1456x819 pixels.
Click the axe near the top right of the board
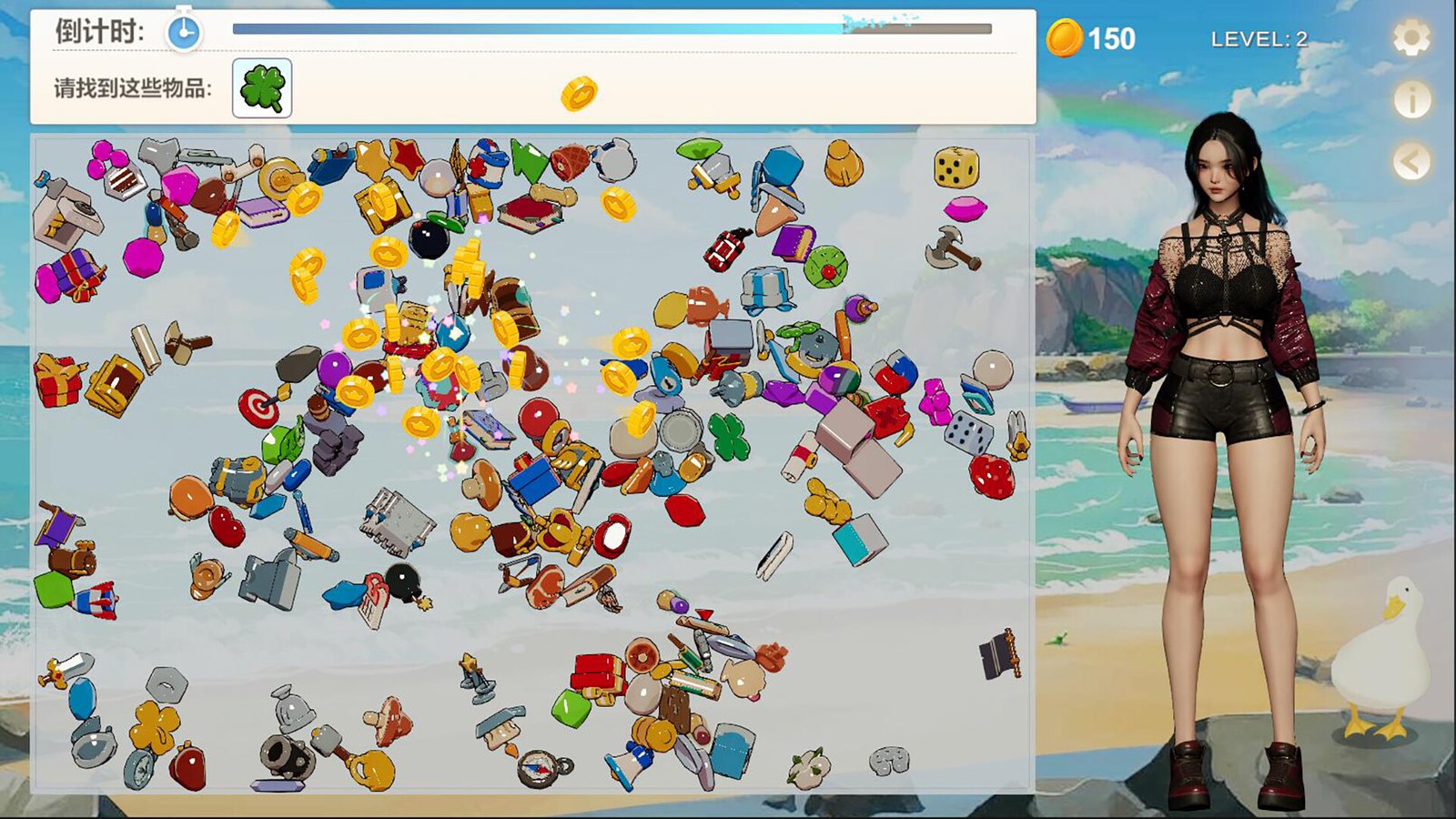(947, 246)
